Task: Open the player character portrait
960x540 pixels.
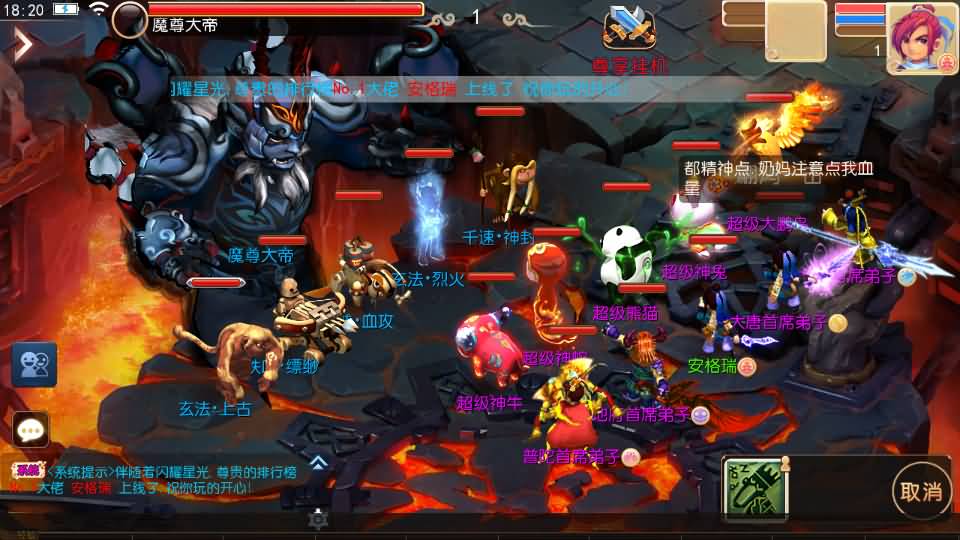Action: (x=921, y=38)
